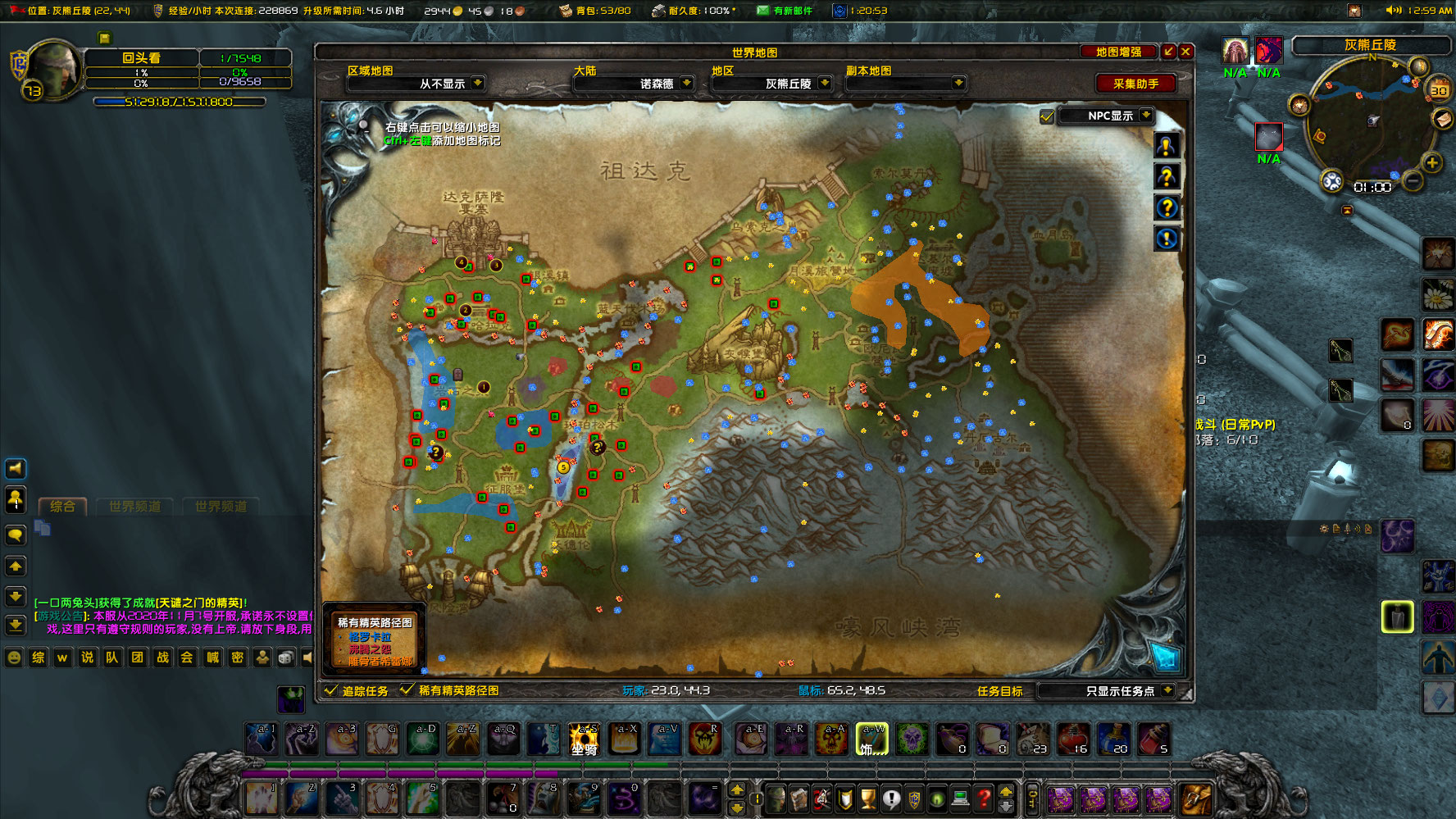1456x819 pixels.
Task: Click the quest exclamation icon beside the map
Action: (1167, 145)
